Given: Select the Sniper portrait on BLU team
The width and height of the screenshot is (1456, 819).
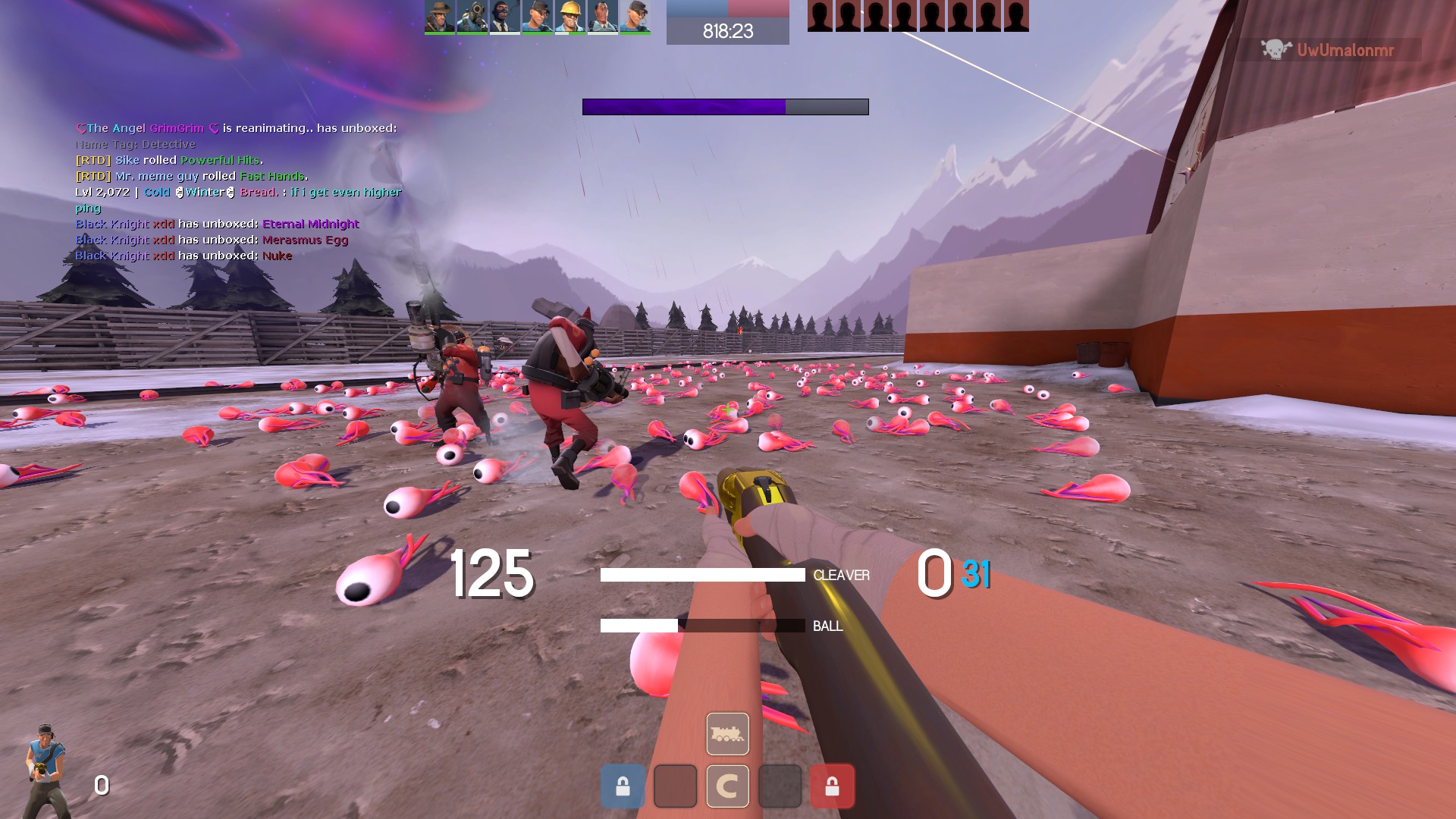Looking at the screenshot, I should (x=439, y=17).
